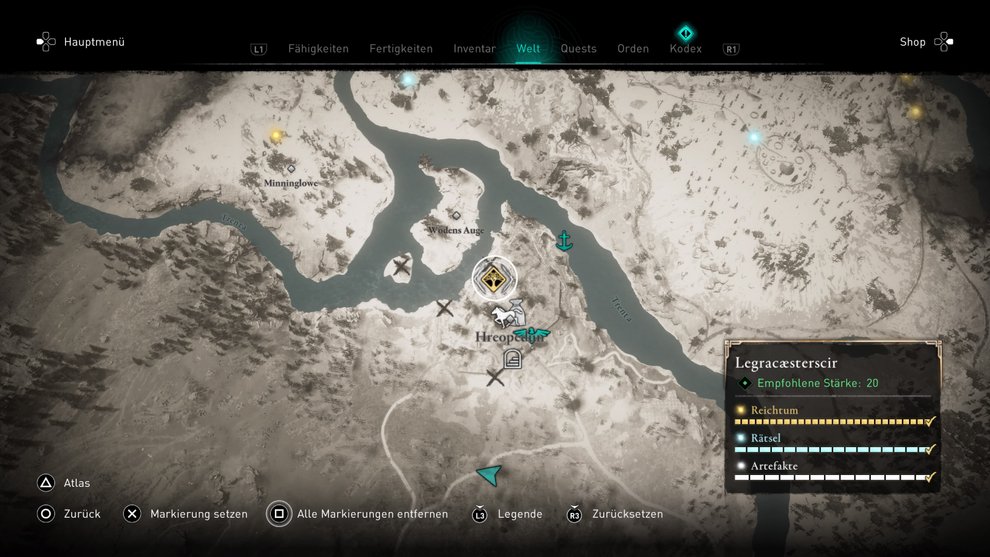
Task: Switch to the Orden tab
Action: tap(633, 48)
